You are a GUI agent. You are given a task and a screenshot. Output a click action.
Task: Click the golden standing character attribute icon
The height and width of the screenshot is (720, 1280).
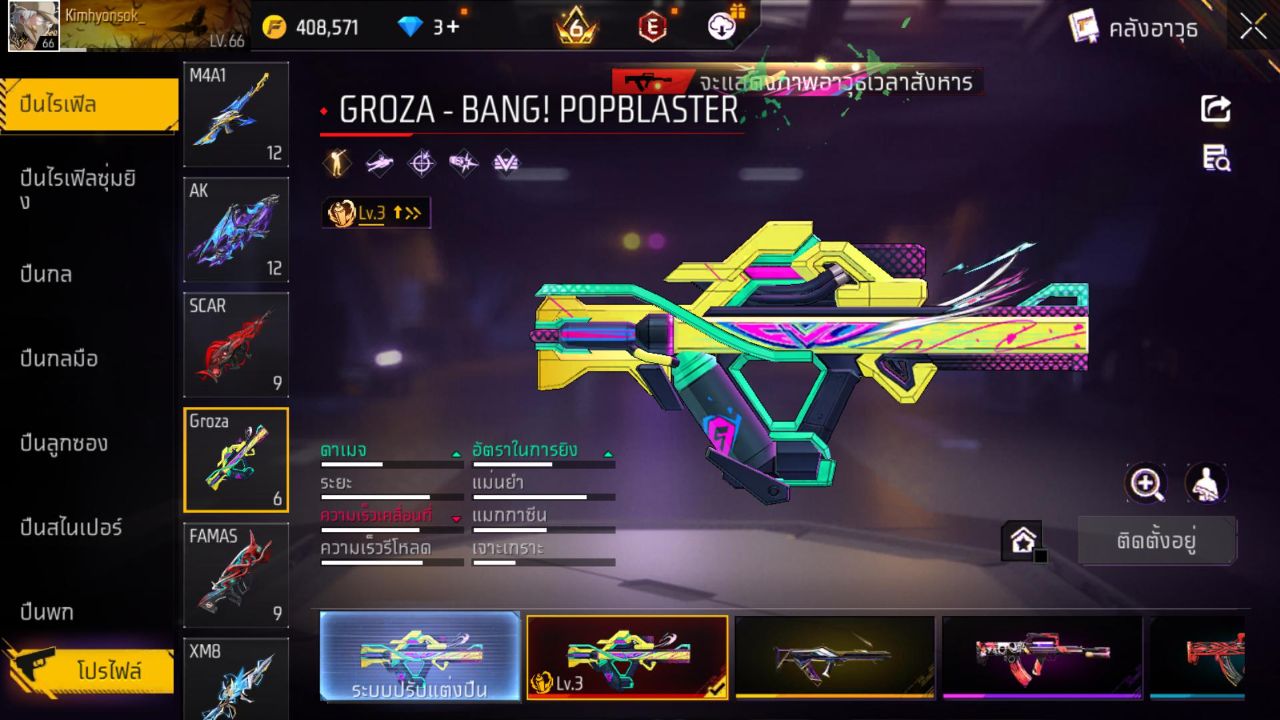(x=336, y=163)
